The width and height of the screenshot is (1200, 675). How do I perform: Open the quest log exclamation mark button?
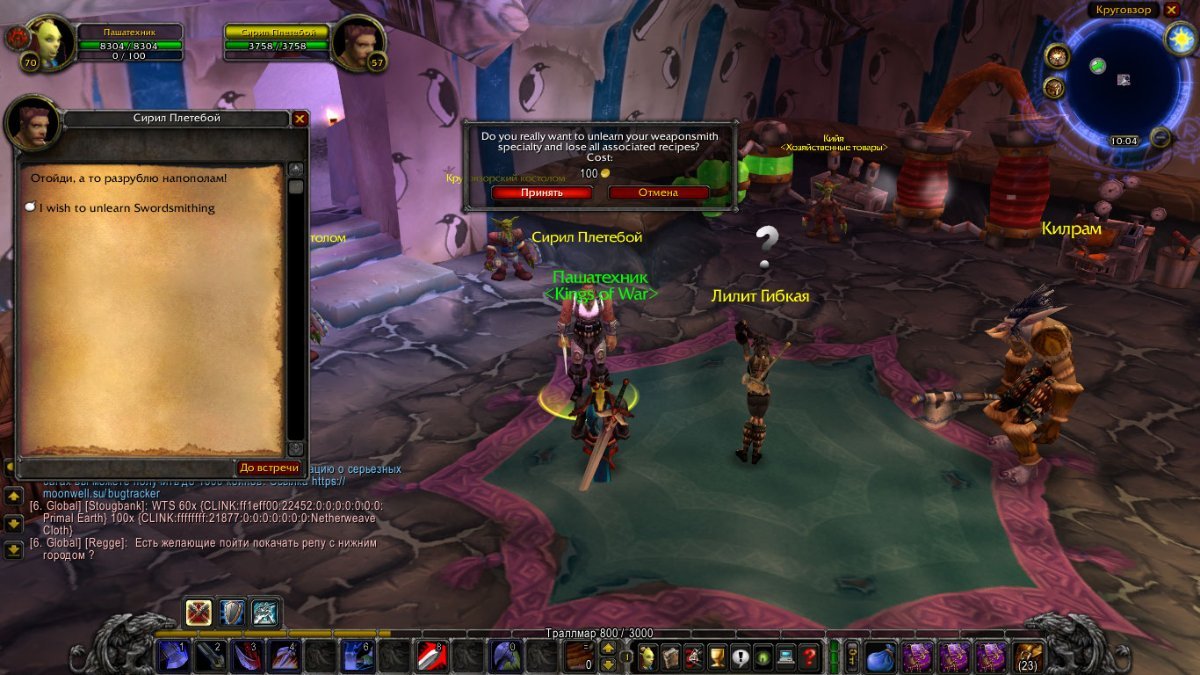(x=740, y=657)
